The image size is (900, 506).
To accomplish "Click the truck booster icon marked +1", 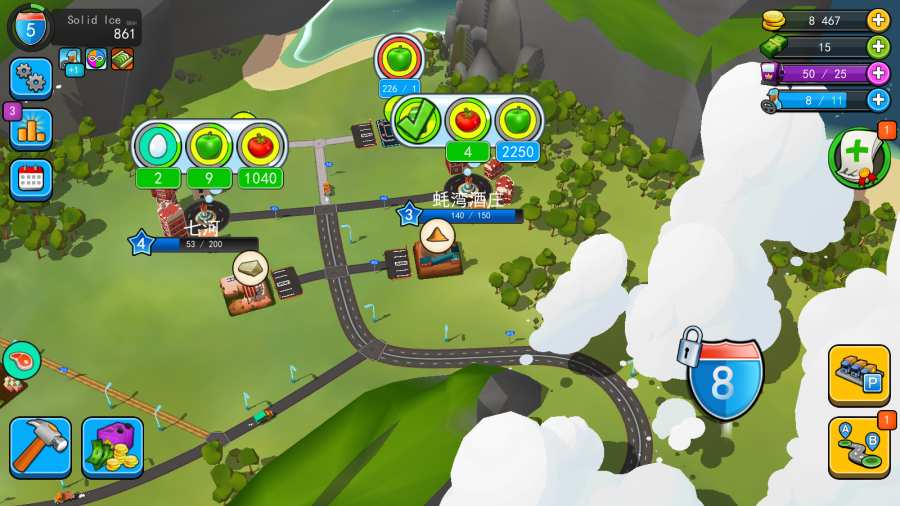I will [71, 60].
